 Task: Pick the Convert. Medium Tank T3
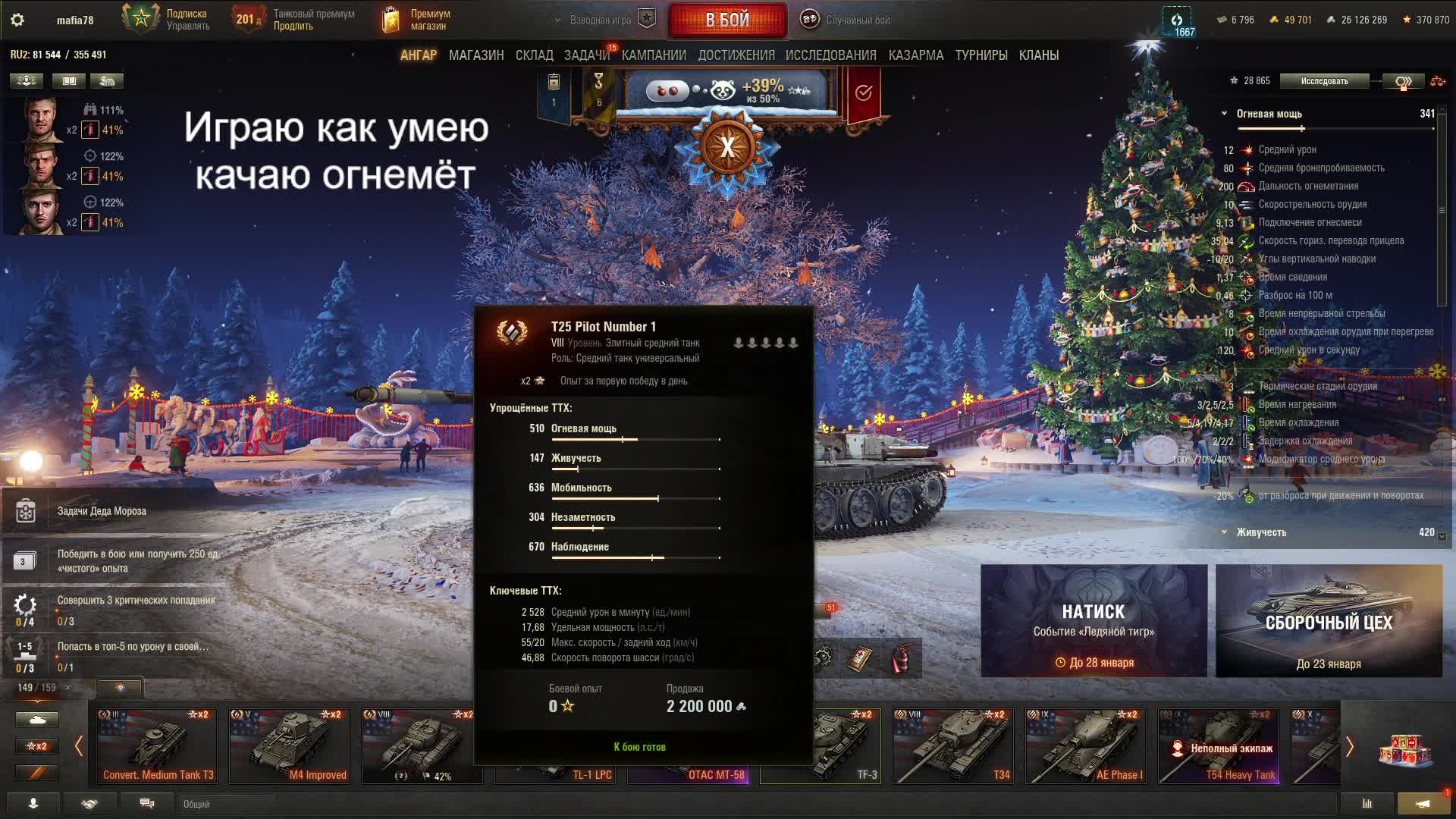coord(157,745)
